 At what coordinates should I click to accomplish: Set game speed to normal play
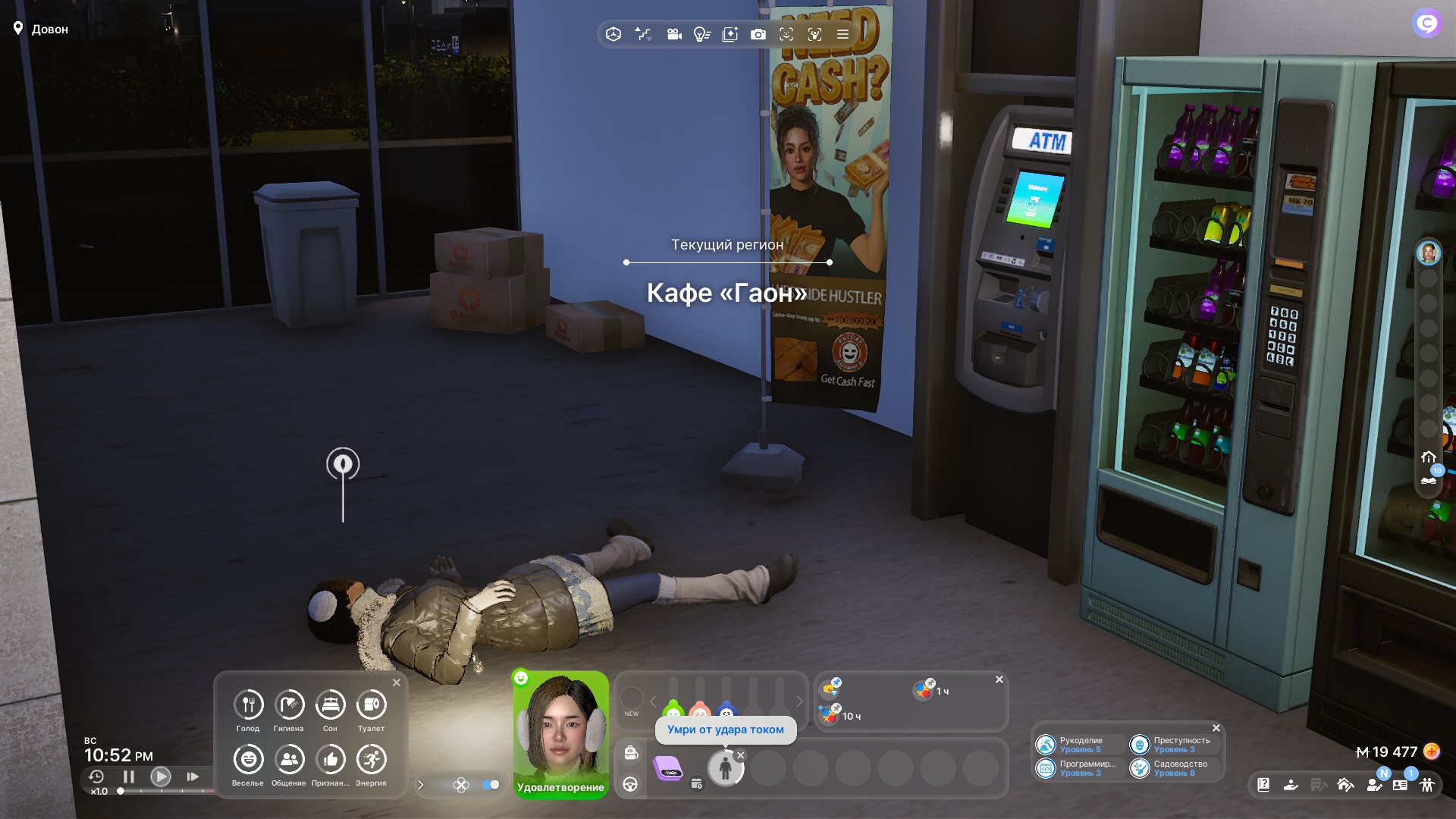tap(160, 777)
